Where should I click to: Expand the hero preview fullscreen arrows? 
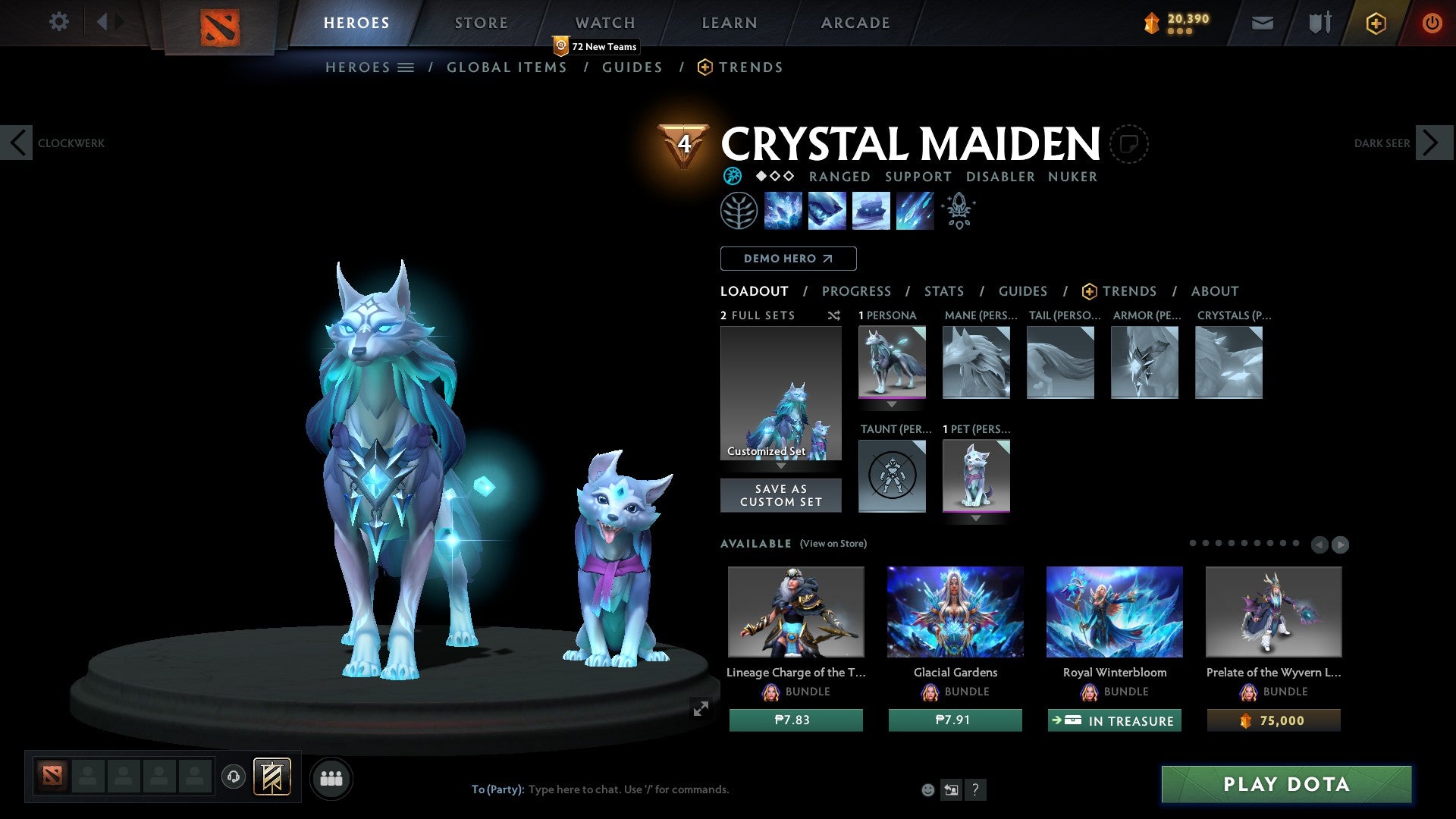tap(700, 709)
